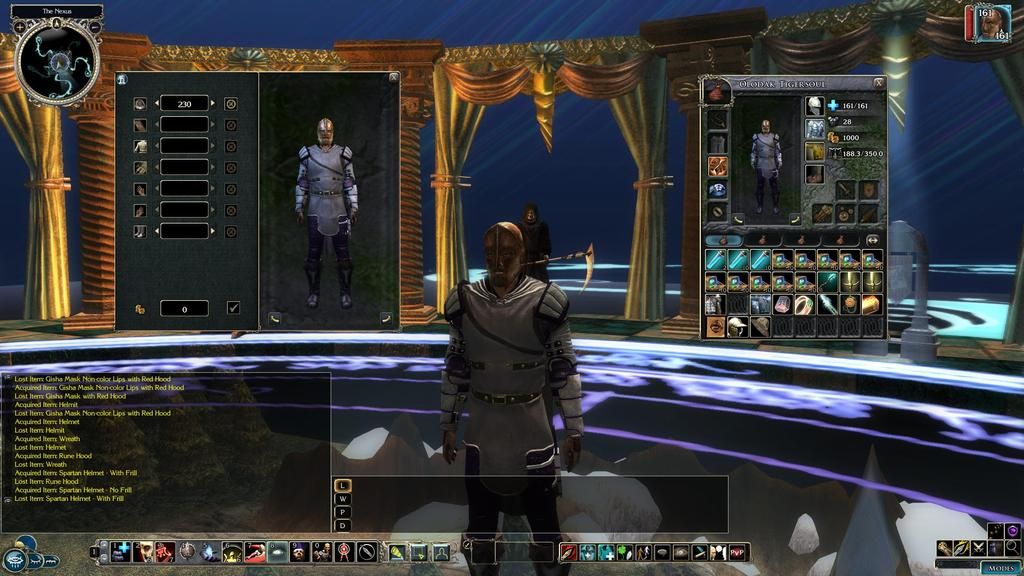Select the equipped chest armor slot
The image size is (1024, 576).
[x=815, y=128]
